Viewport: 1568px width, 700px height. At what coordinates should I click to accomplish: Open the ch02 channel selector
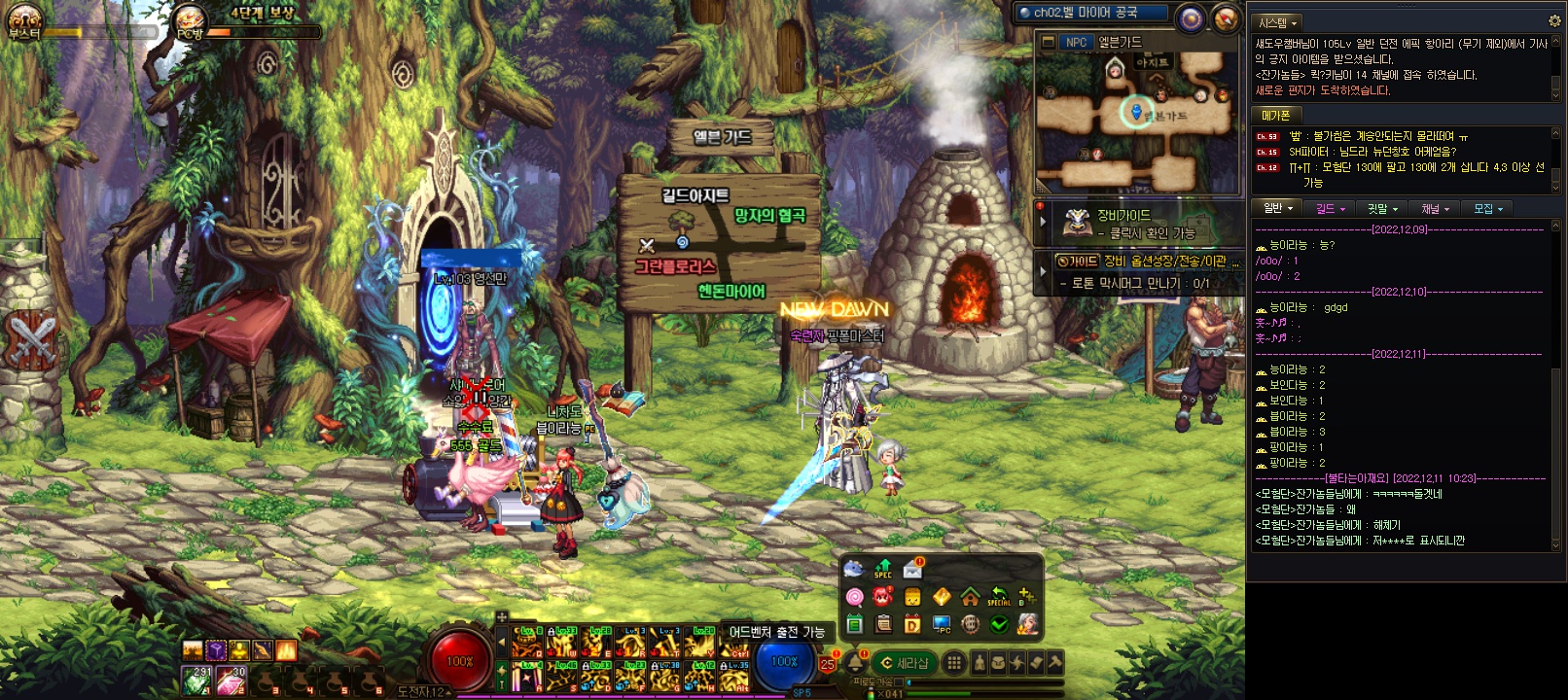1091,13
